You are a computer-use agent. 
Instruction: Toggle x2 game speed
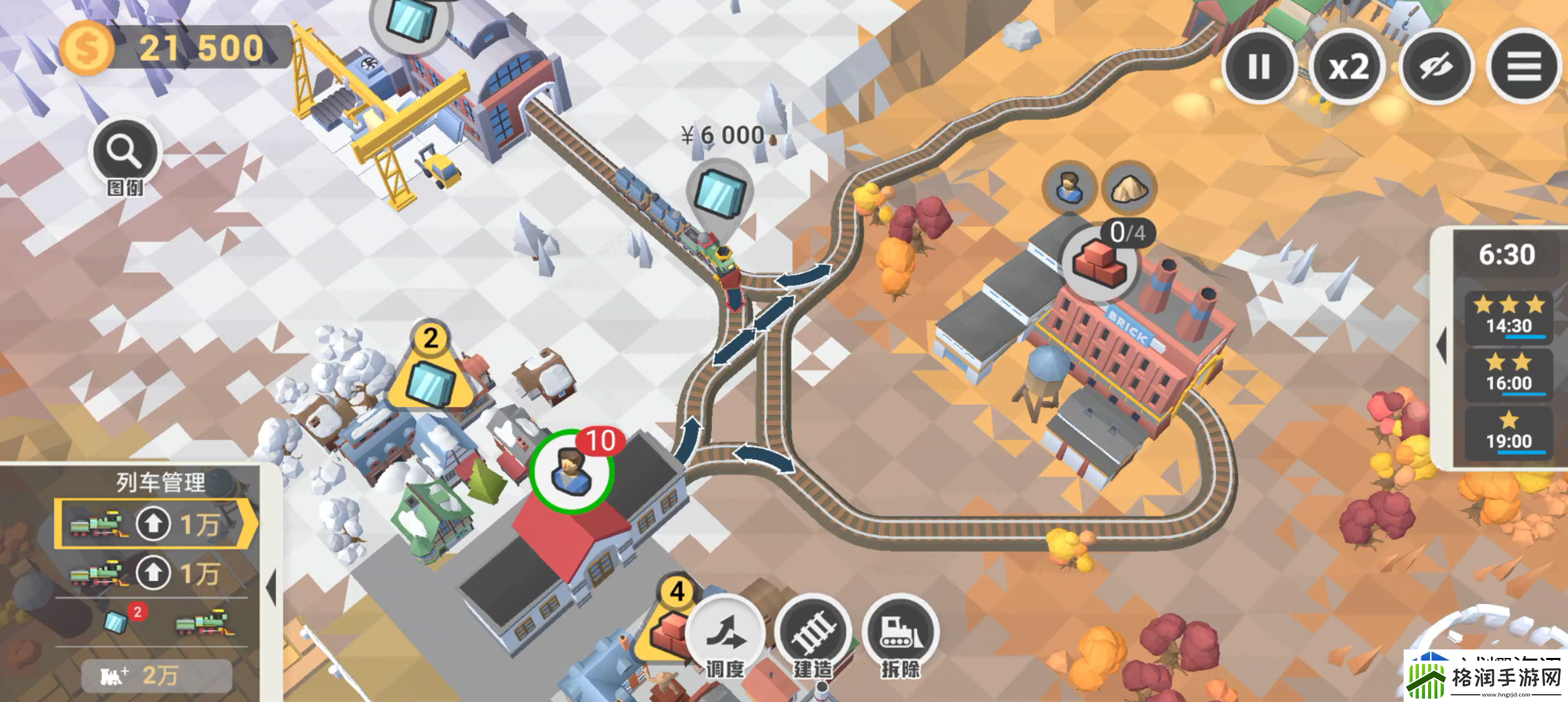click(1348, 66)
